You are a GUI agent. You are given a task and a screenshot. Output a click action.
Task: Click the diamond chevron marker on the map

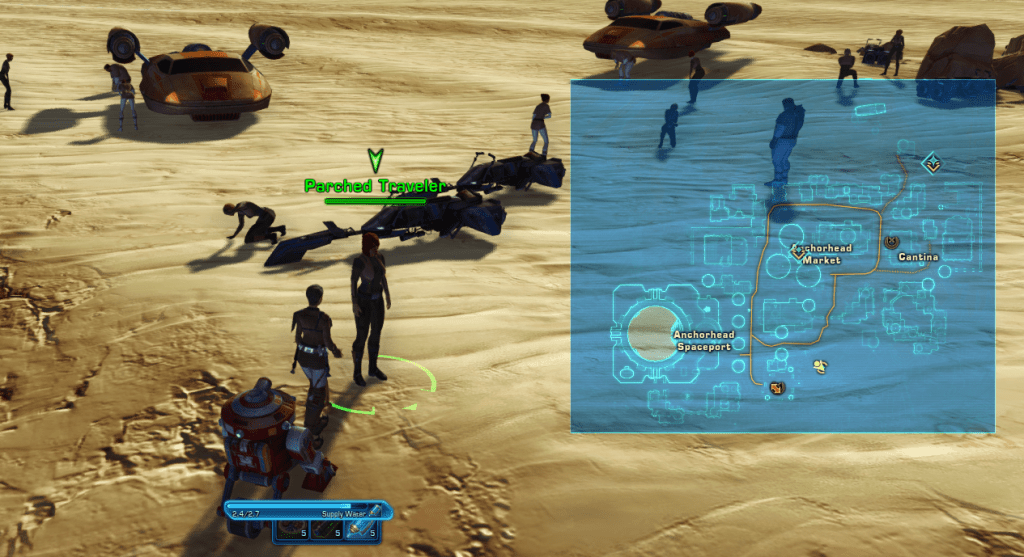coord(932,161)
